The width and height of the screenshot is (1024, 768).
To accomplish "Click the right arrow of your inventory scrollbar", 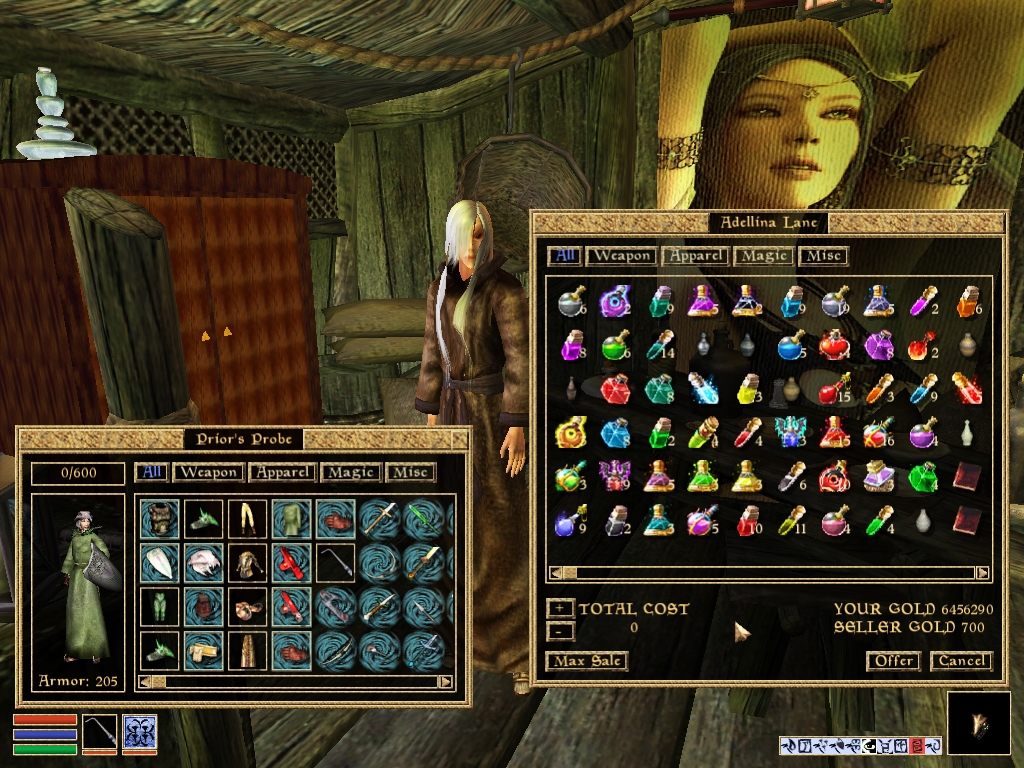I will pyautogui.click(x=446, y=682).
